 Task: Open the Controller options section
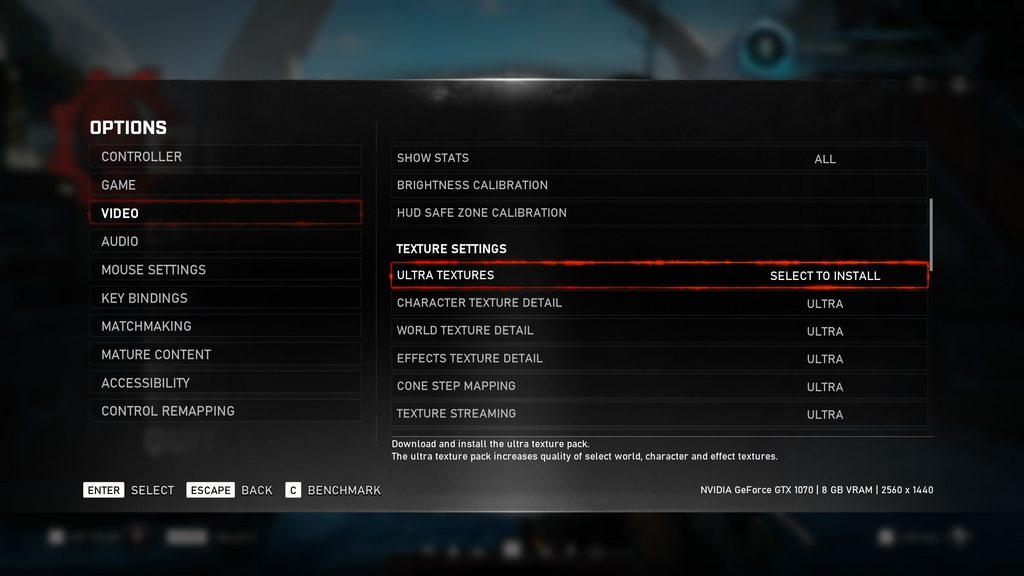pos(225,157)
